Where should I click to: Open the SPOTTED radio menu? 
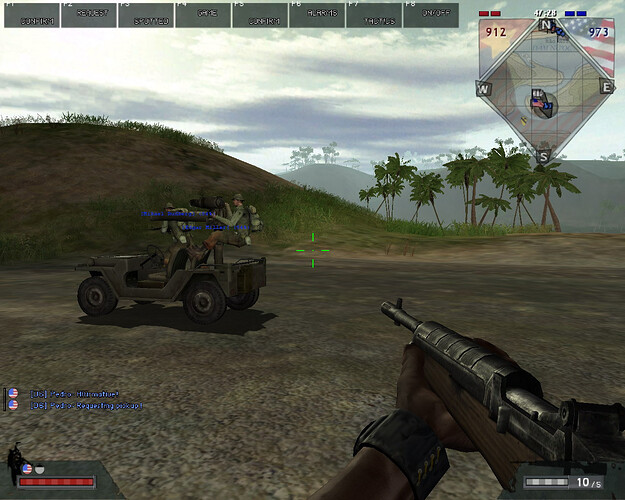click(145, 14)
